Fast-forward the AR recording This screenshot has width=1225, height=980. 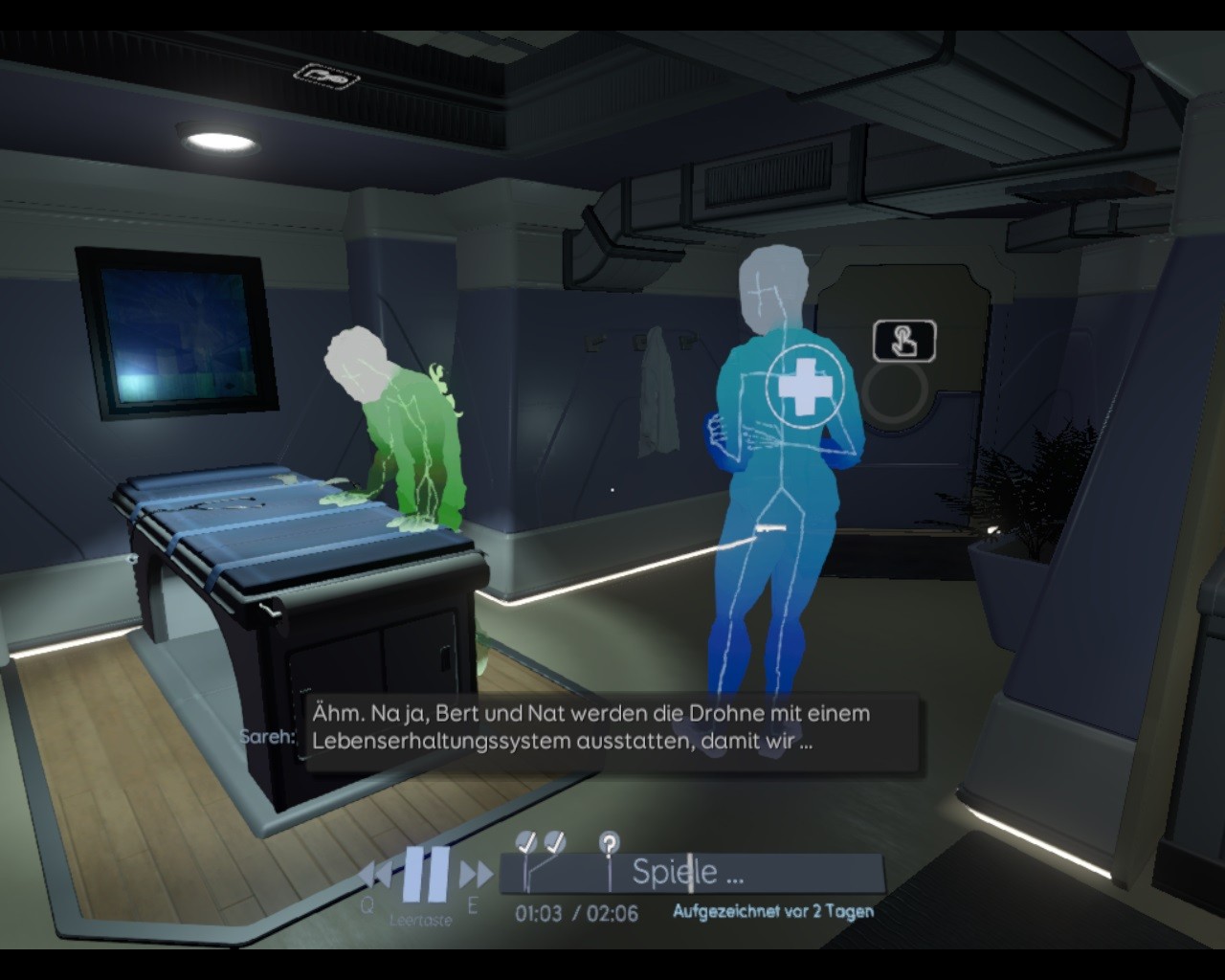476,874
